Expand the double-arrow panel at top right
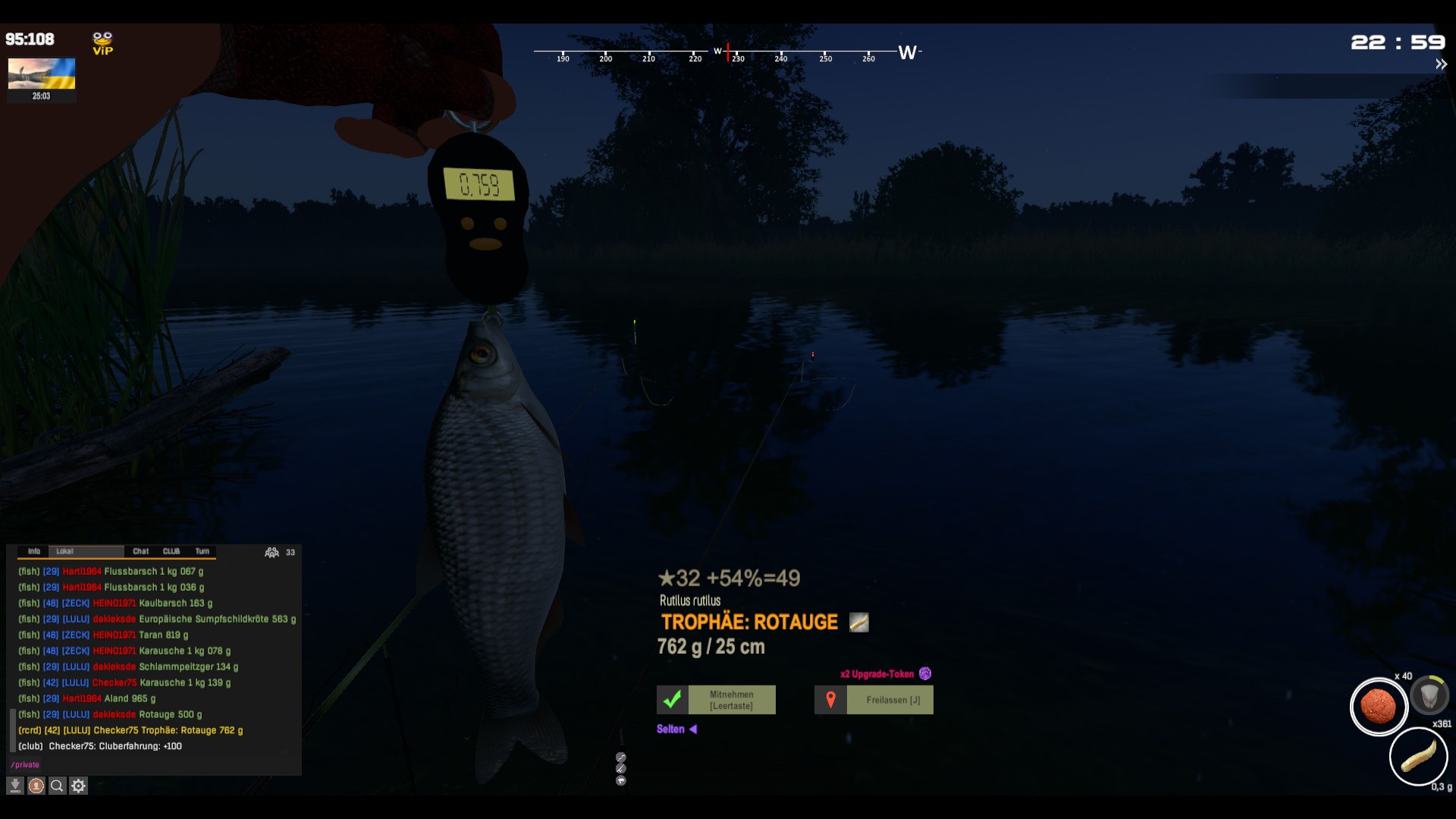The width and height of the screenshot is (1456, 819). (1441, 64)
